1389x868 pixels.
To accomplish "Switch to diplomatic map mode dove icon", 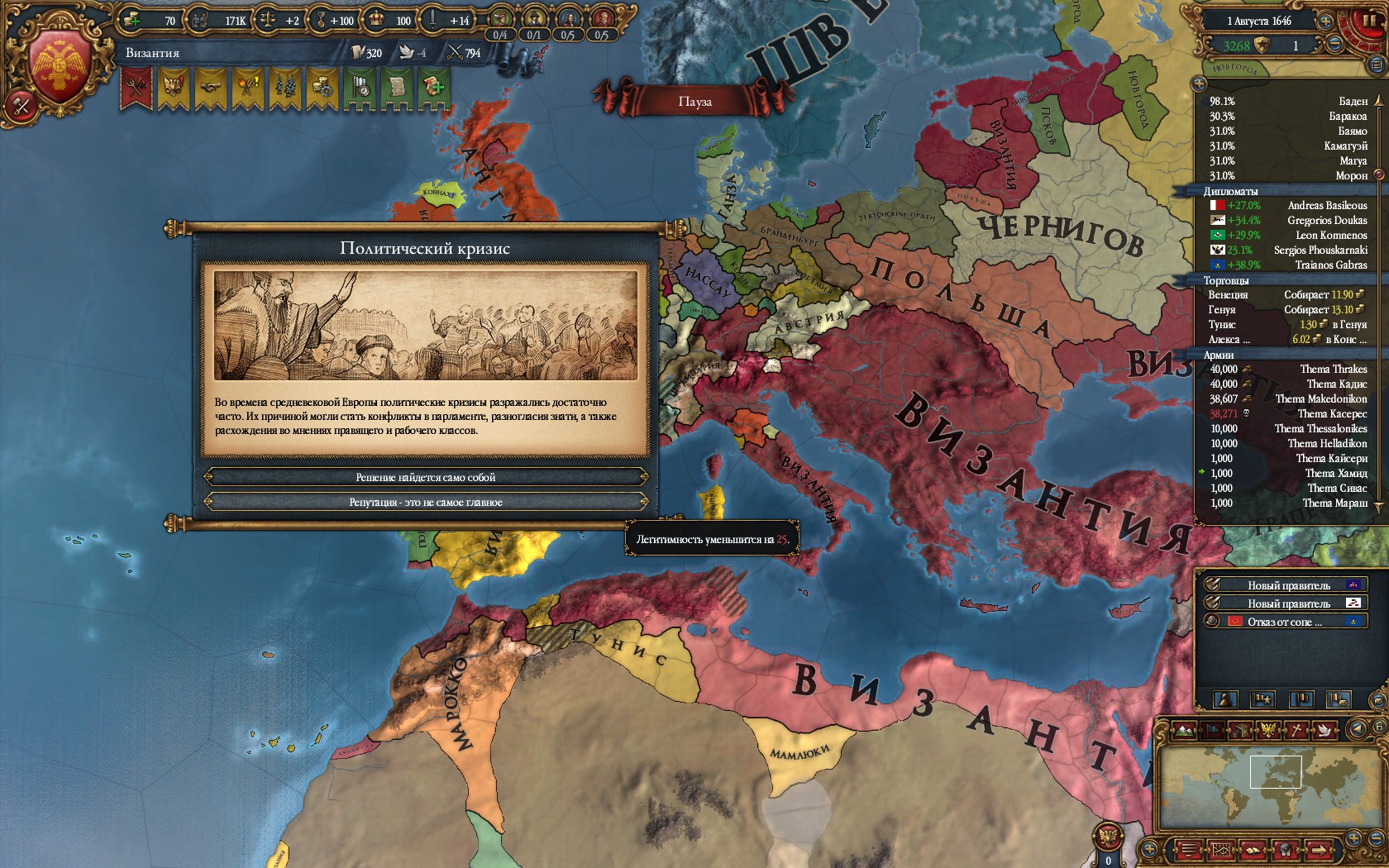I will pos(1326,730).
